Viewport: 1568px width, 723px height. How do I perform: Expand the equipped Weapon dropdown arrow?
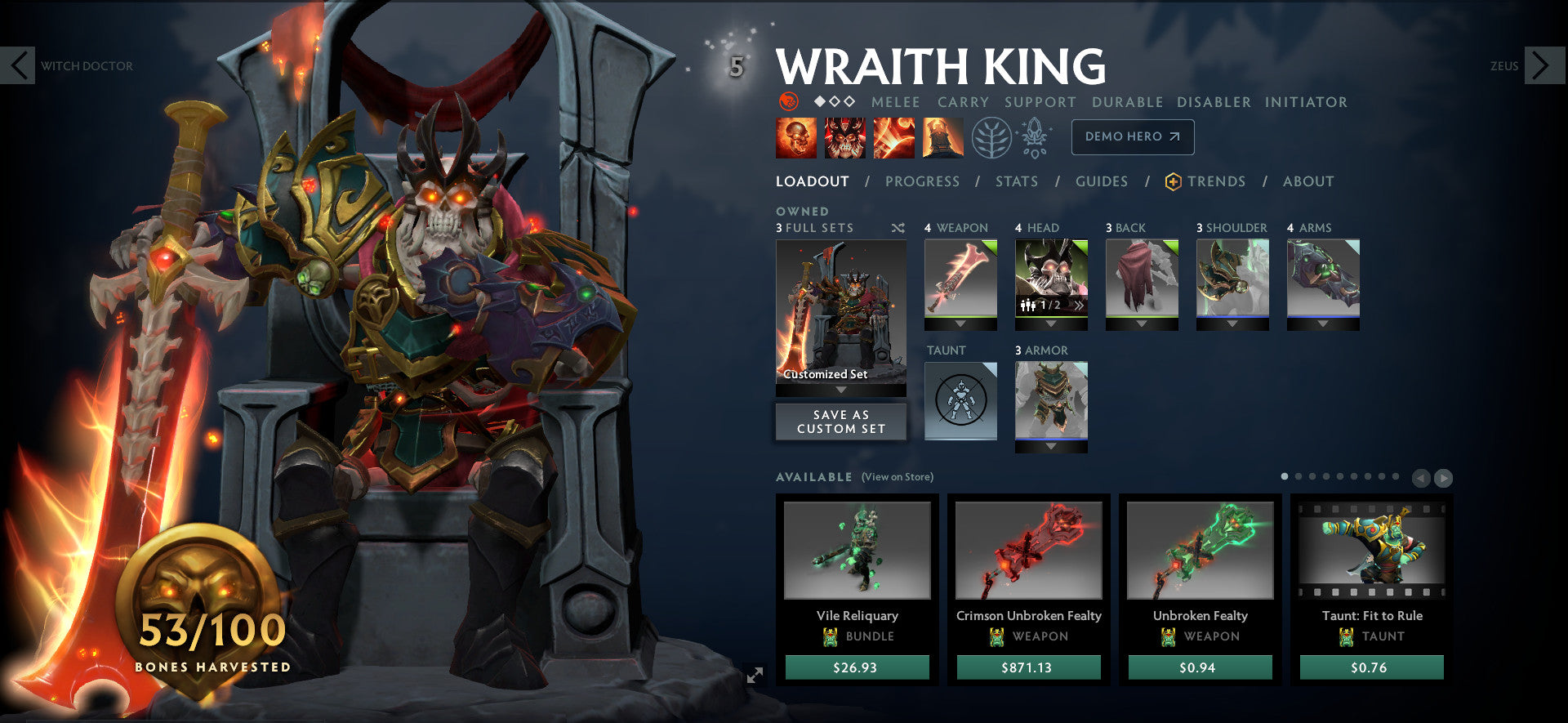(960, 322)
